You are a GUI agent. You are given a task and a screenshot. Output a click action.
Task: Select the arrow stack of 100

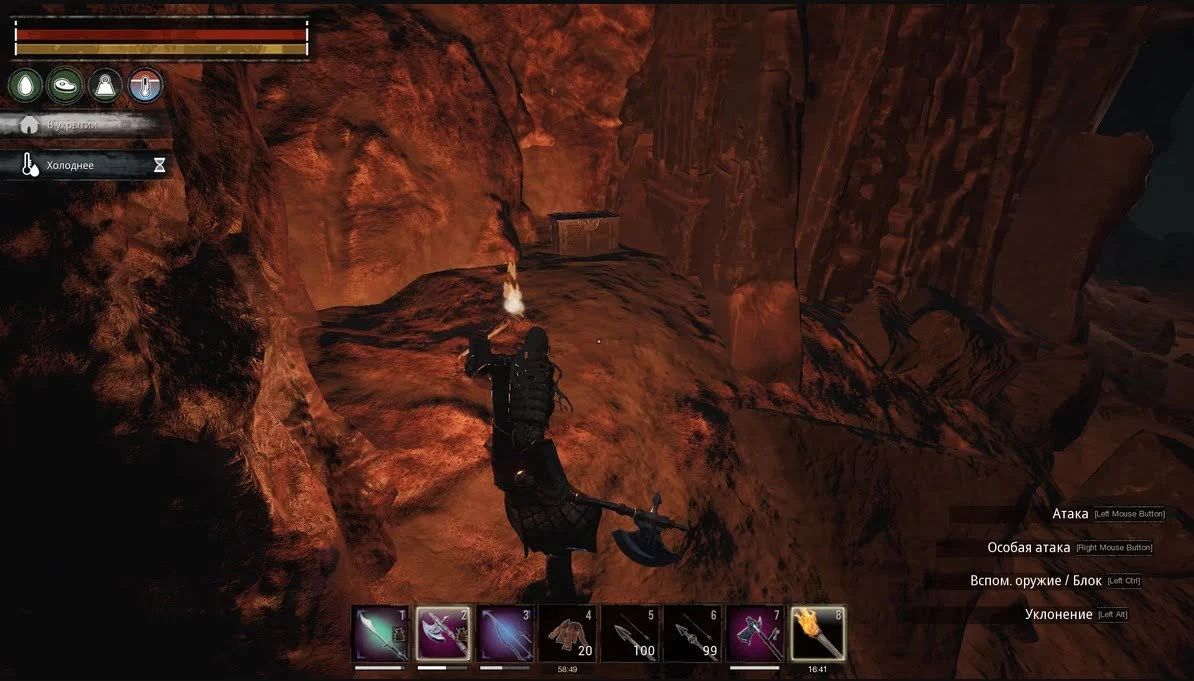(x=631, y=633)
